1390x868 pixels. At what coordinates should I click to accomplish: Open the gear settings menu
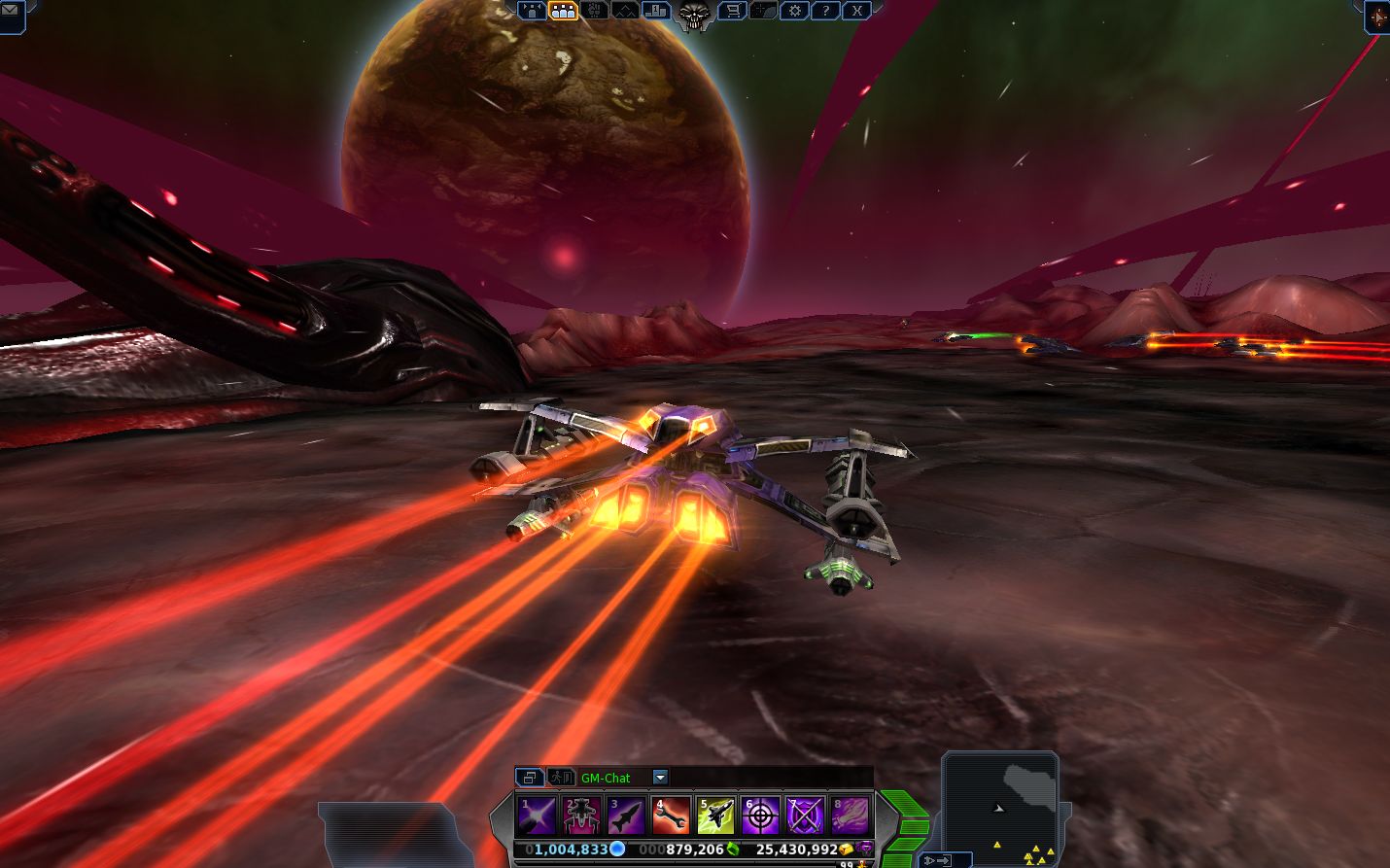click(794, 11)
